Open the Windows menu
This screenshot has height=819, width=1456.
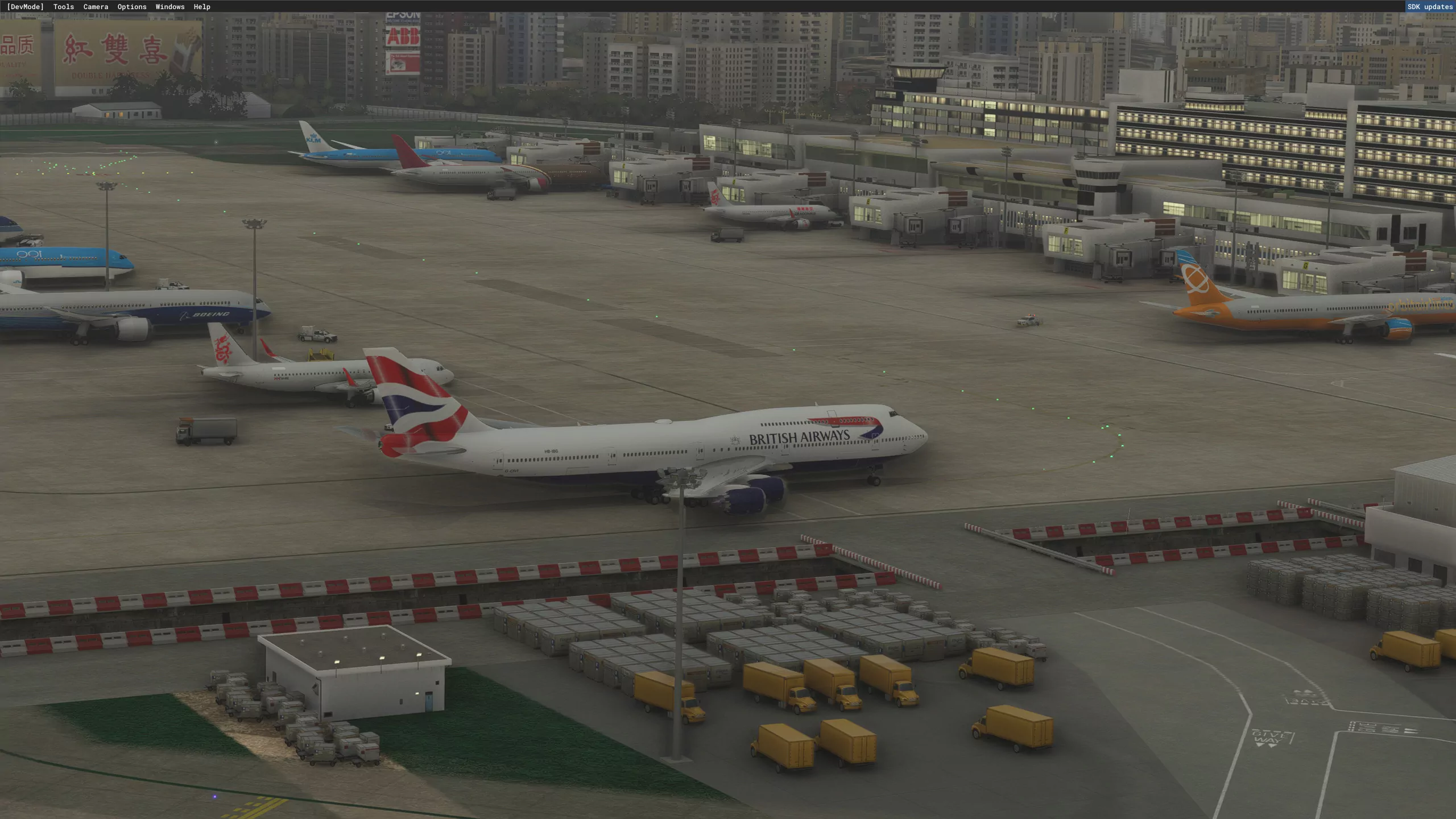coord(170,7)
